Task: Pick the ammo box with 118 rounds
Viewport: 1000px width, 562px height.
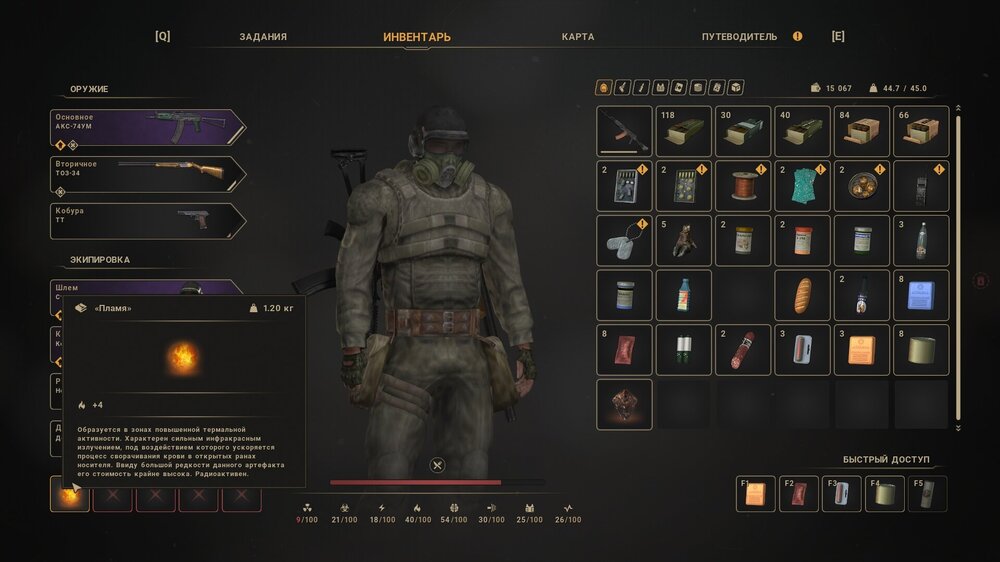Action: click(684, 131)
